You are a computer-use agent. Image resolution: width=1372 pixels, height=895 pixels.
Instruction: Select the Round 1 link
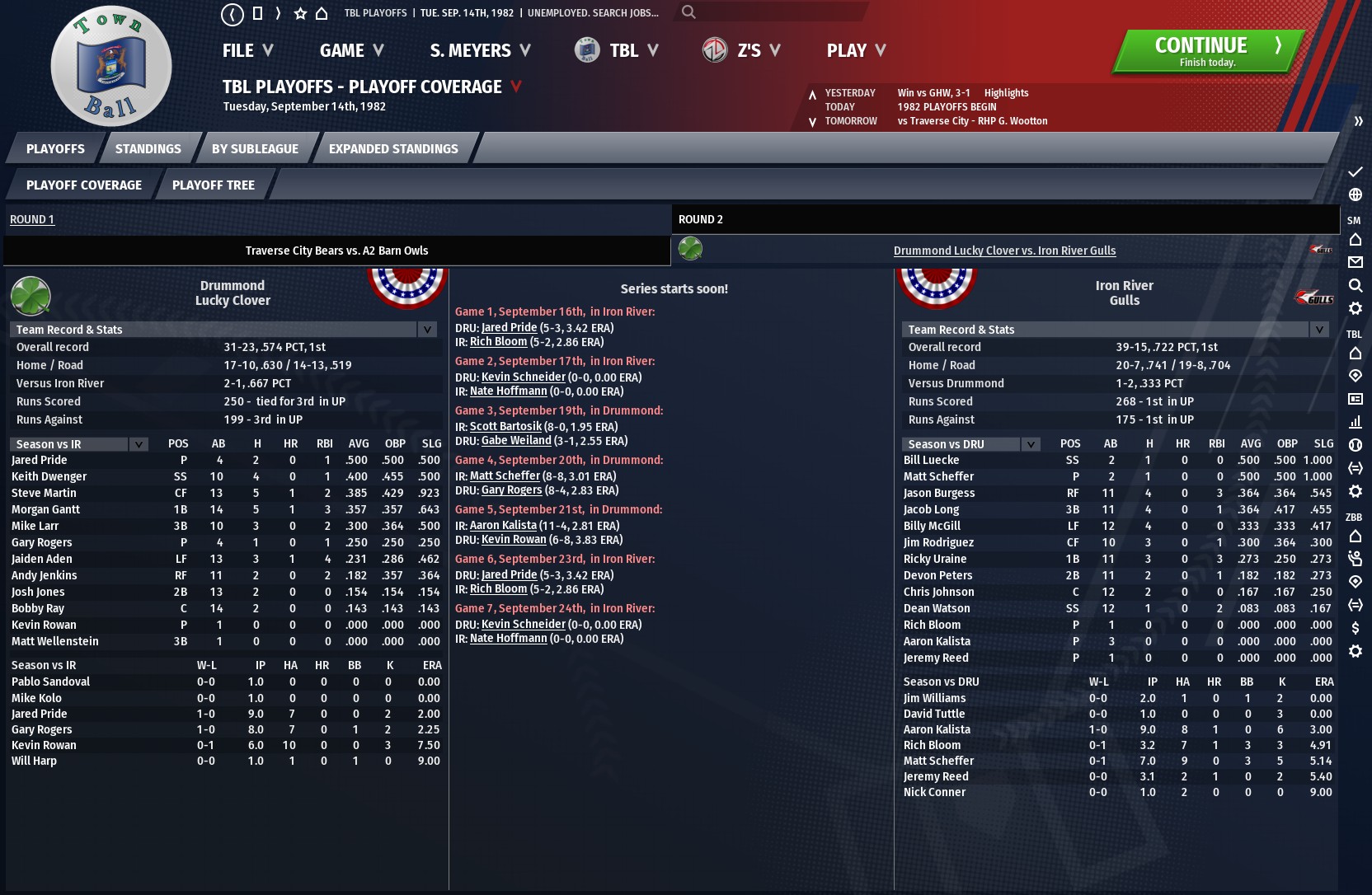pos(32,219)
